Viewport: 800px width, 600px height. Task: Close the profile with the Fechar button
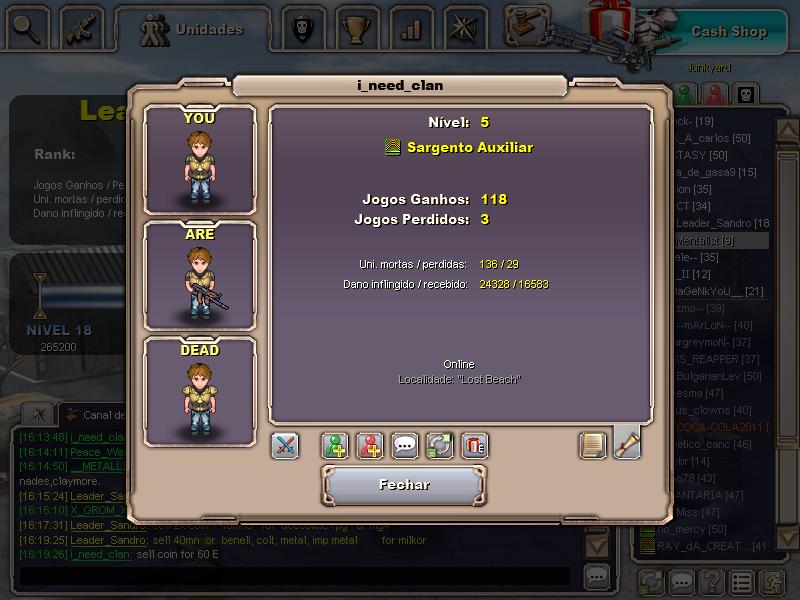[x=404, y=485]
